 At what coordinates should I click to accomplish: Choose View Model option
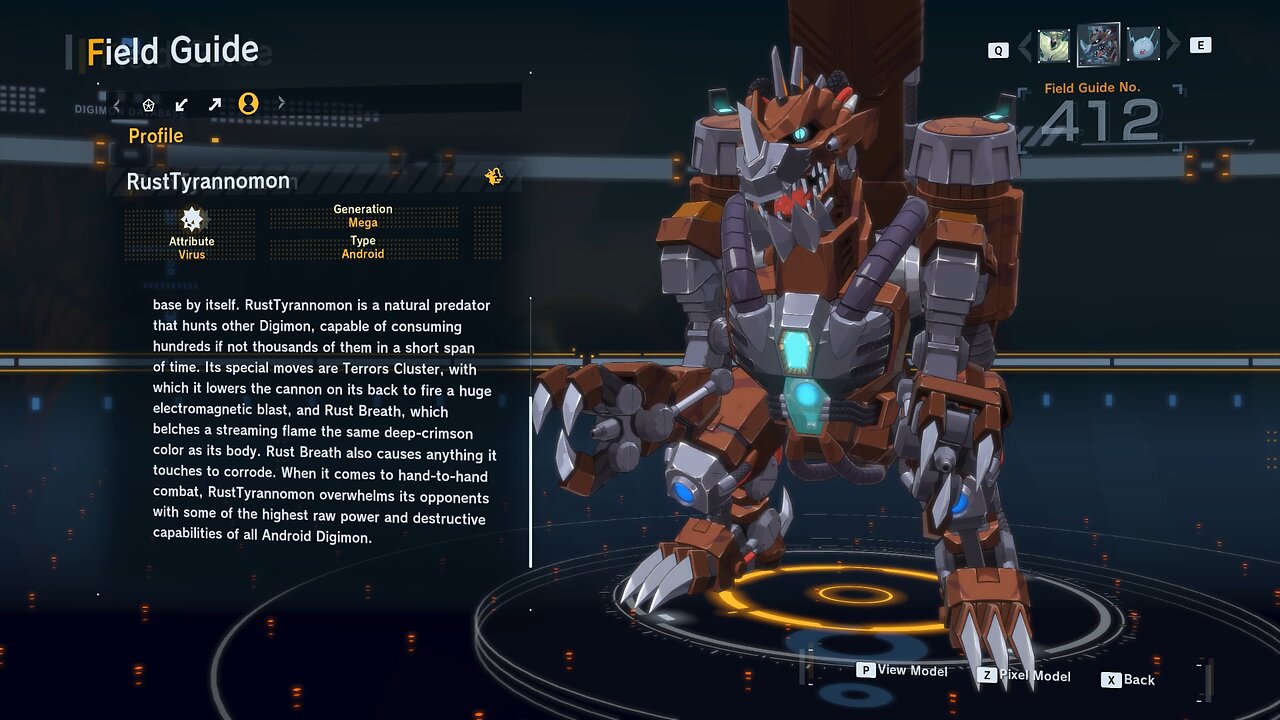click(902, 670)
